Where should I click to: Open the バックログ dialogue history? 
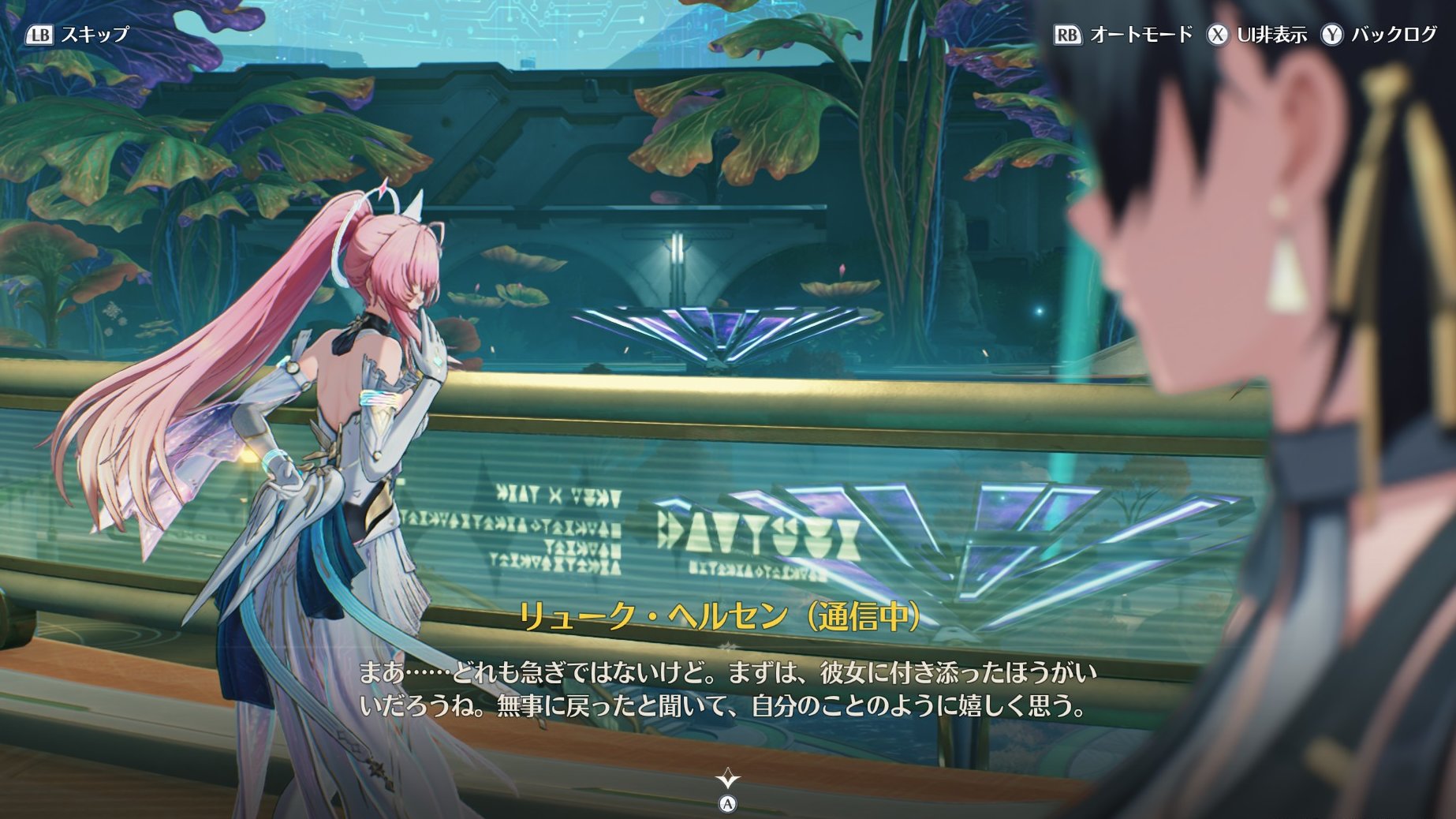pos(1379,35)
